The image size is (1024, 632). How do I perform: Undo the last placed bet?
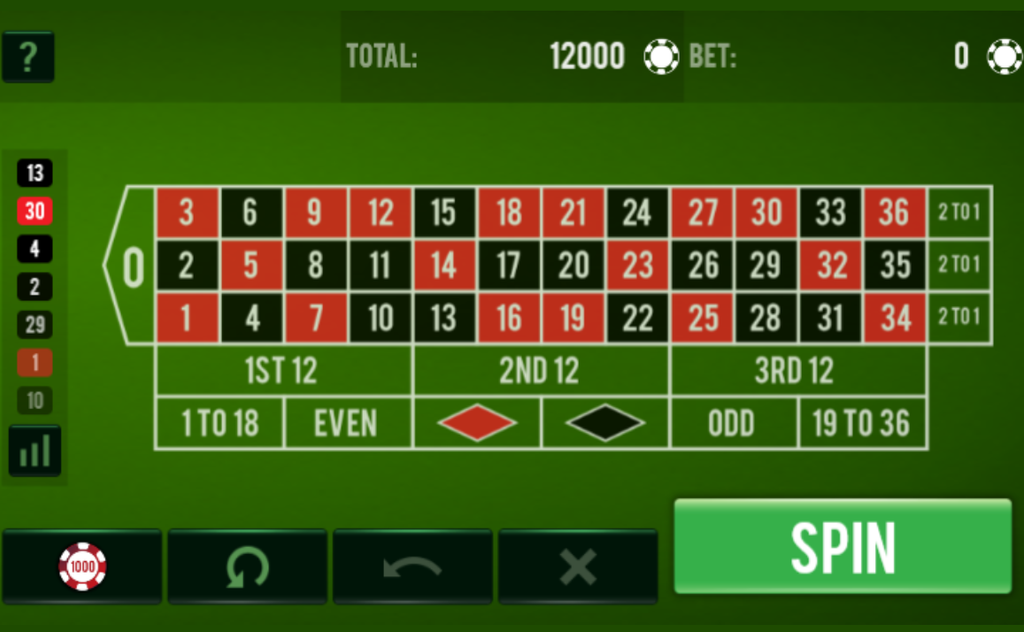[x=412, y=567]
